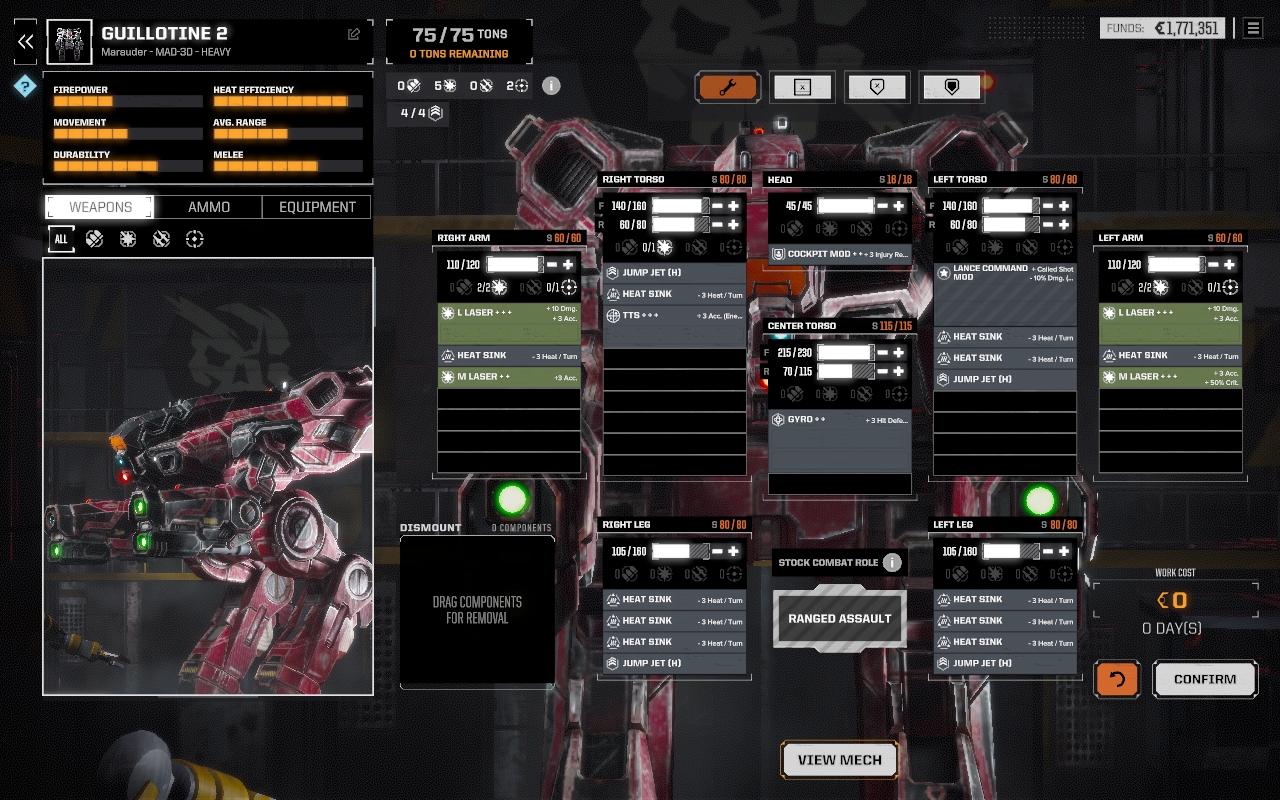Confirm the mech refit

point(1205,679)
